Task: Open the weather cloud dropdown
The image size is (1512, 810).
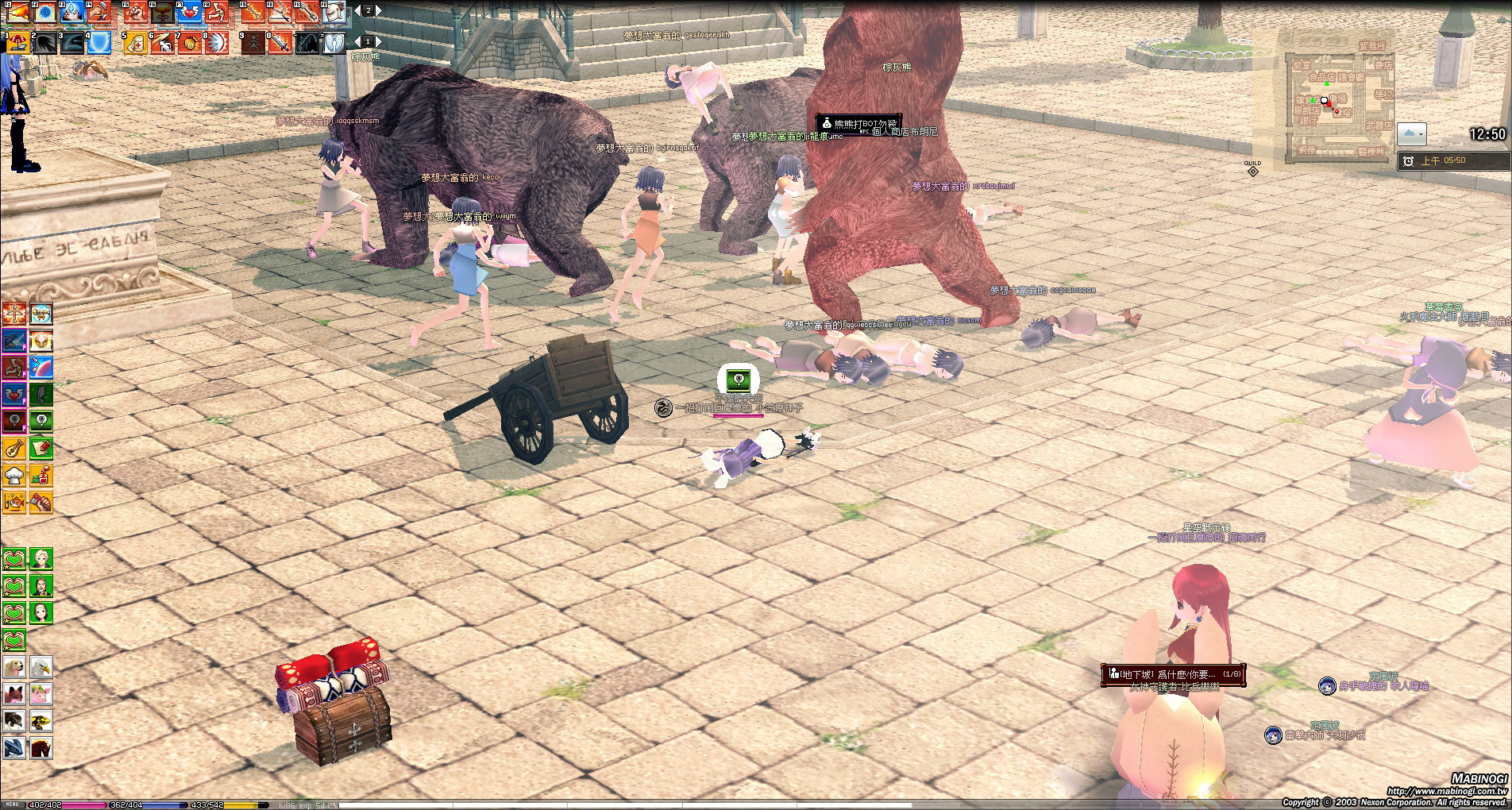Action: (x=1411, y=133)
